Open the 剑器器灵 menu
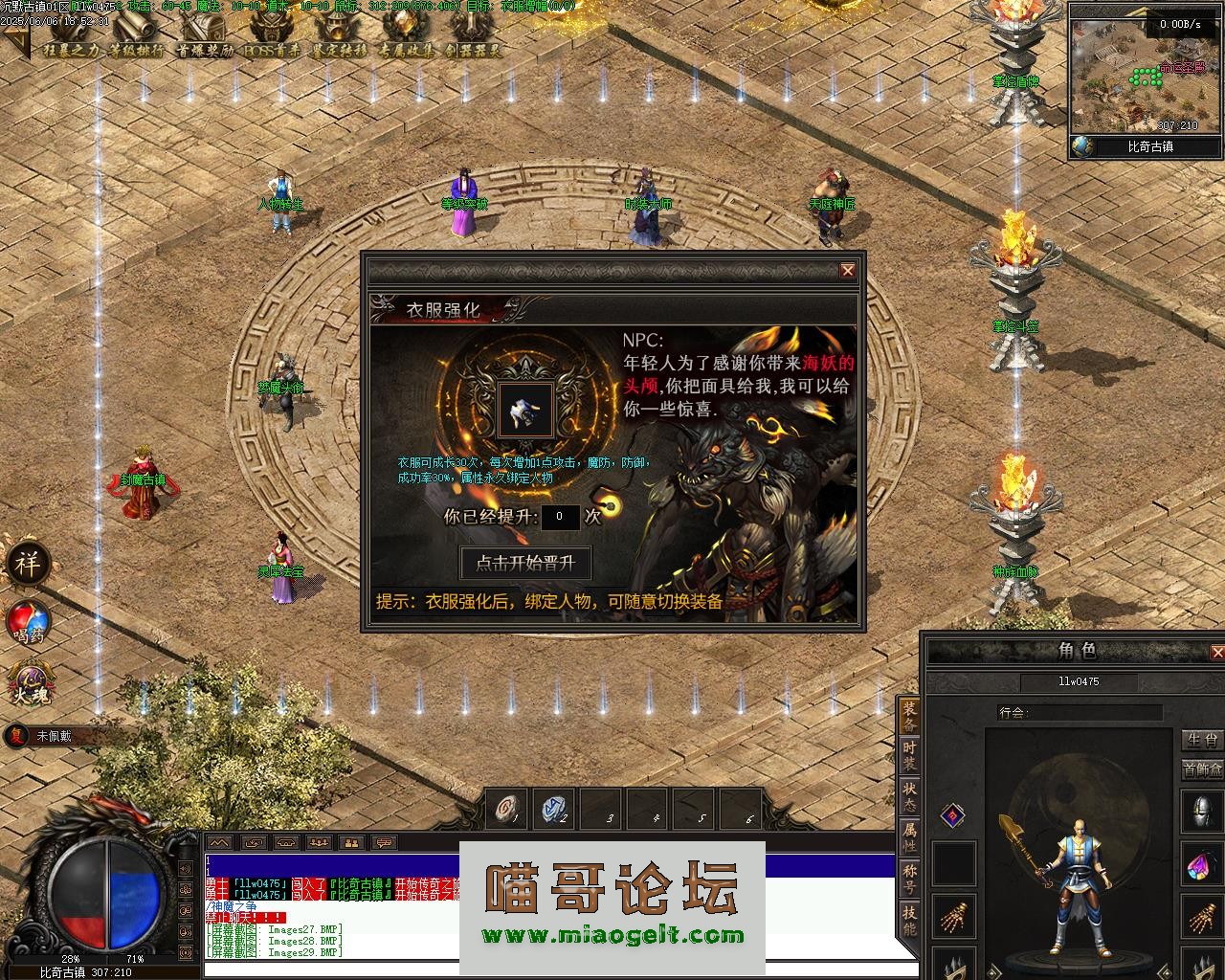The image size is (1225, 980). tap(473, 50)
